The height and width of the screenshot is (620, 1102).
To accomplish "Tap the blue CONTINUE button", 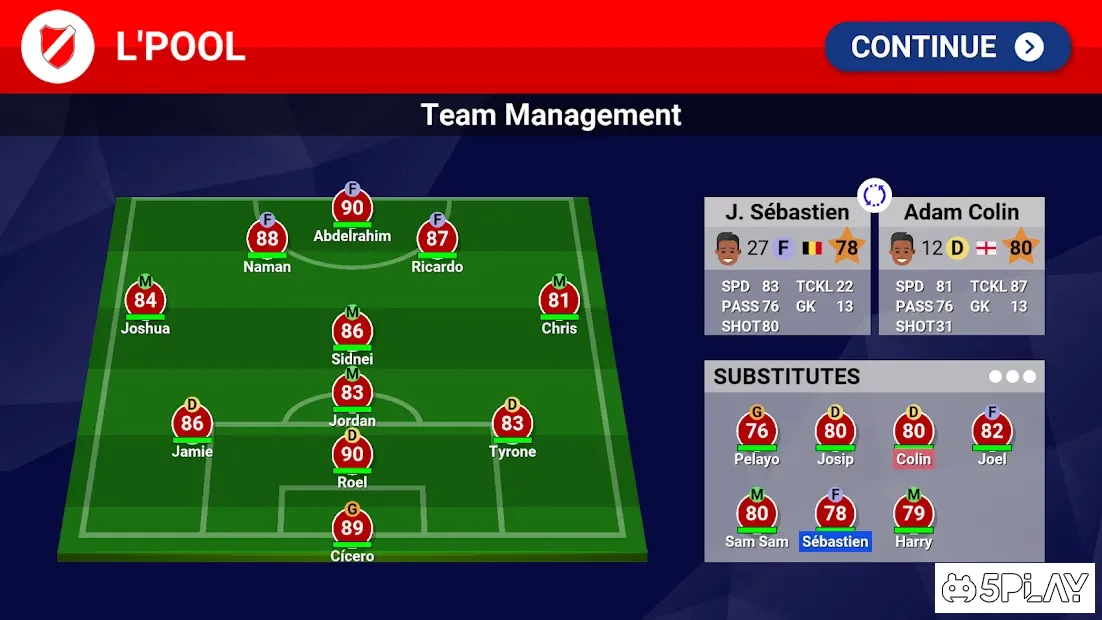I will [947, 47].
